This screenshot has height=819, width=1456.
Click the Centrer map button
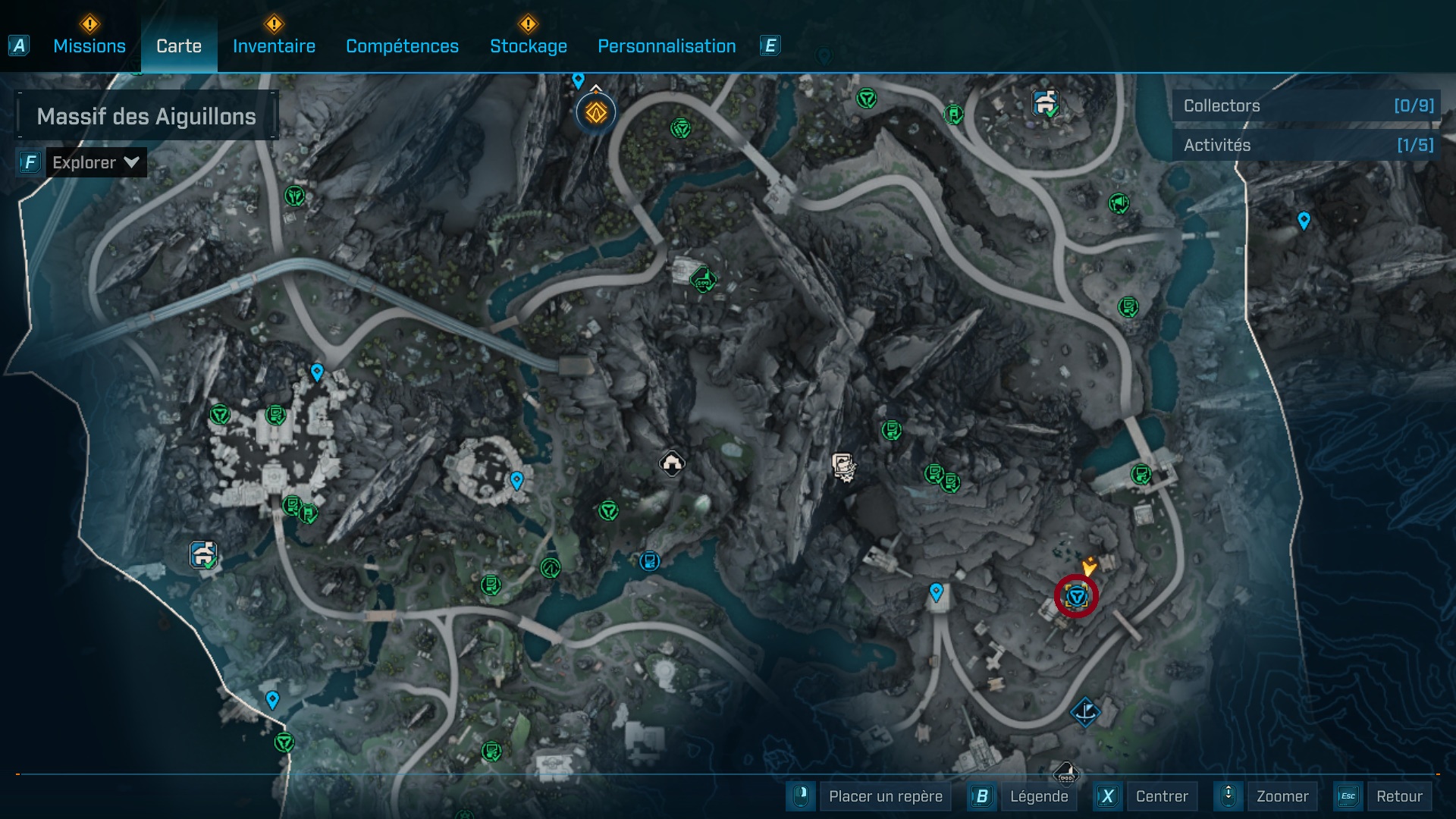1161,796
